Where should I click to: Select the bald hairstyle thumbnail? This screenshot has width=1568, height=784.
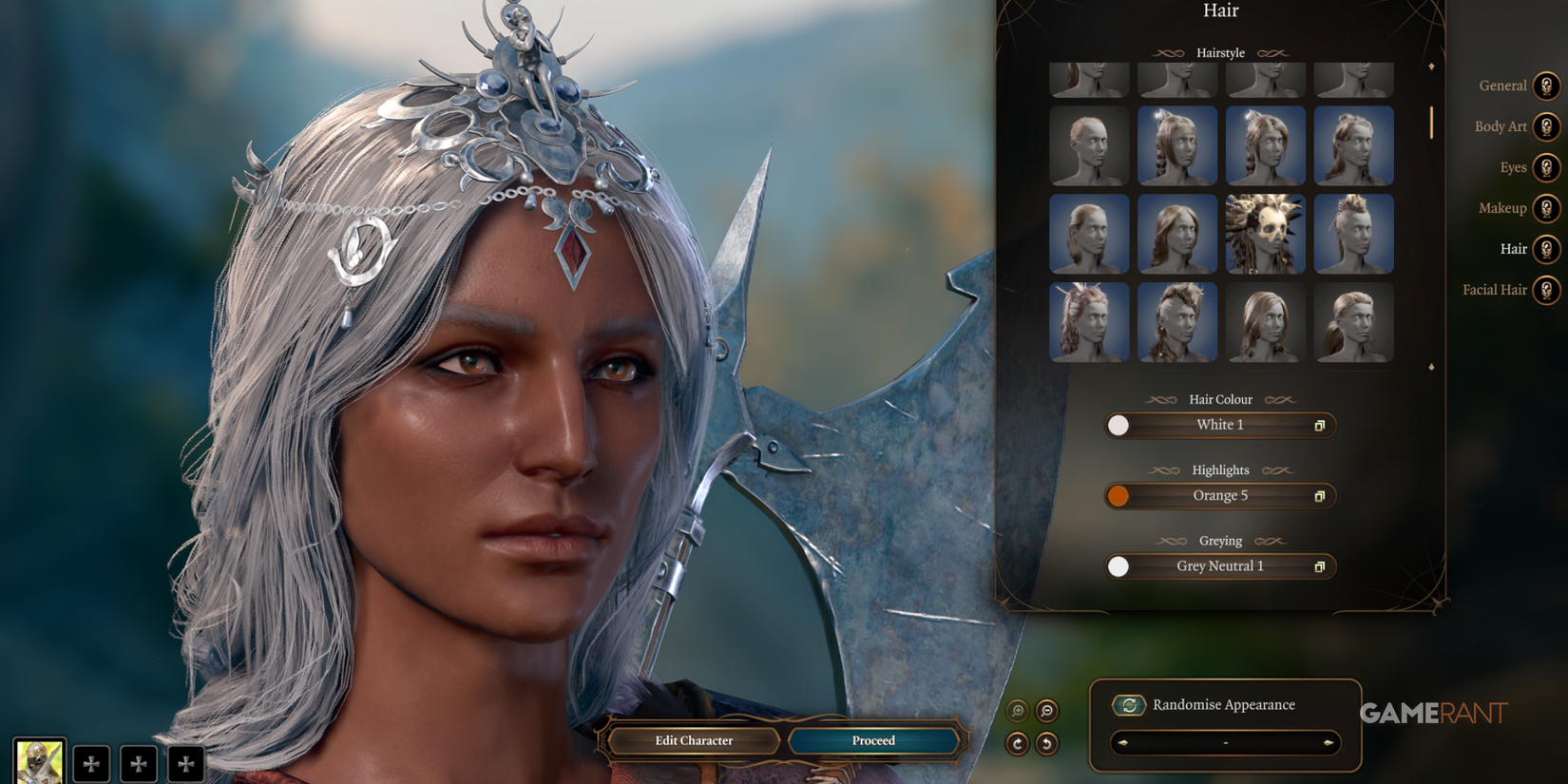(x=1088, y=145)
